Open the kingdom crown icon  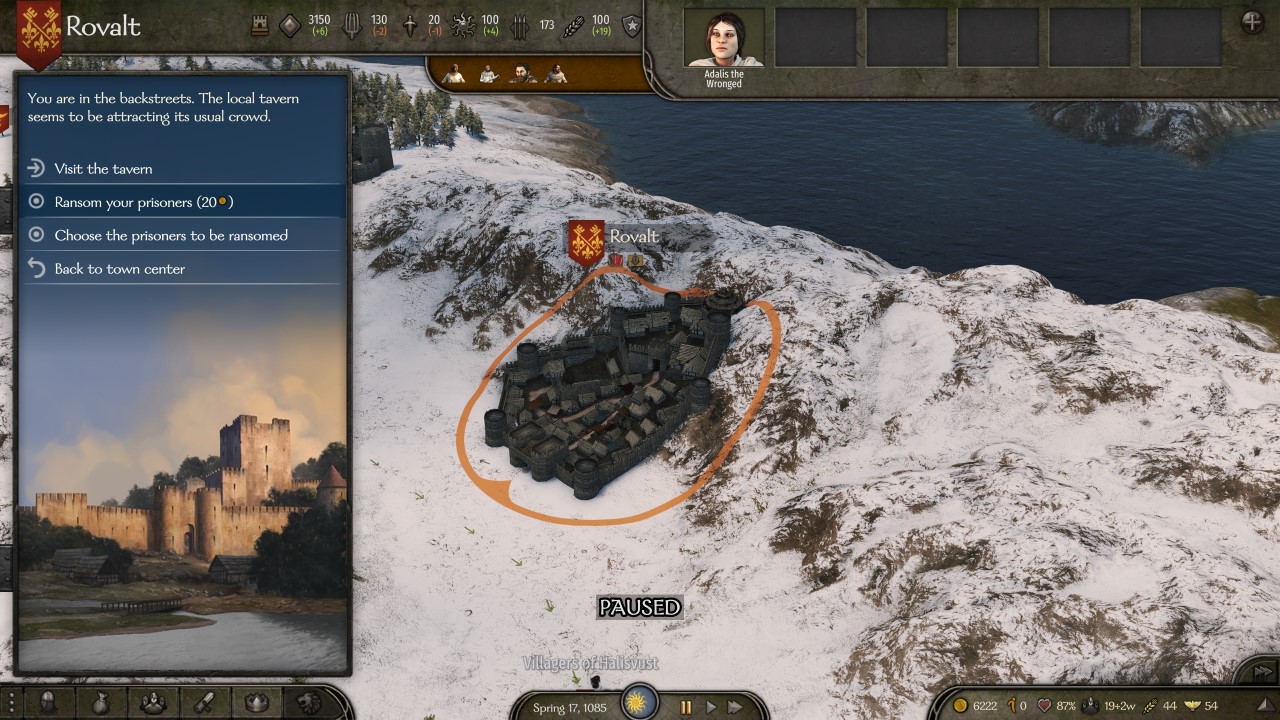tap(256, 703)
